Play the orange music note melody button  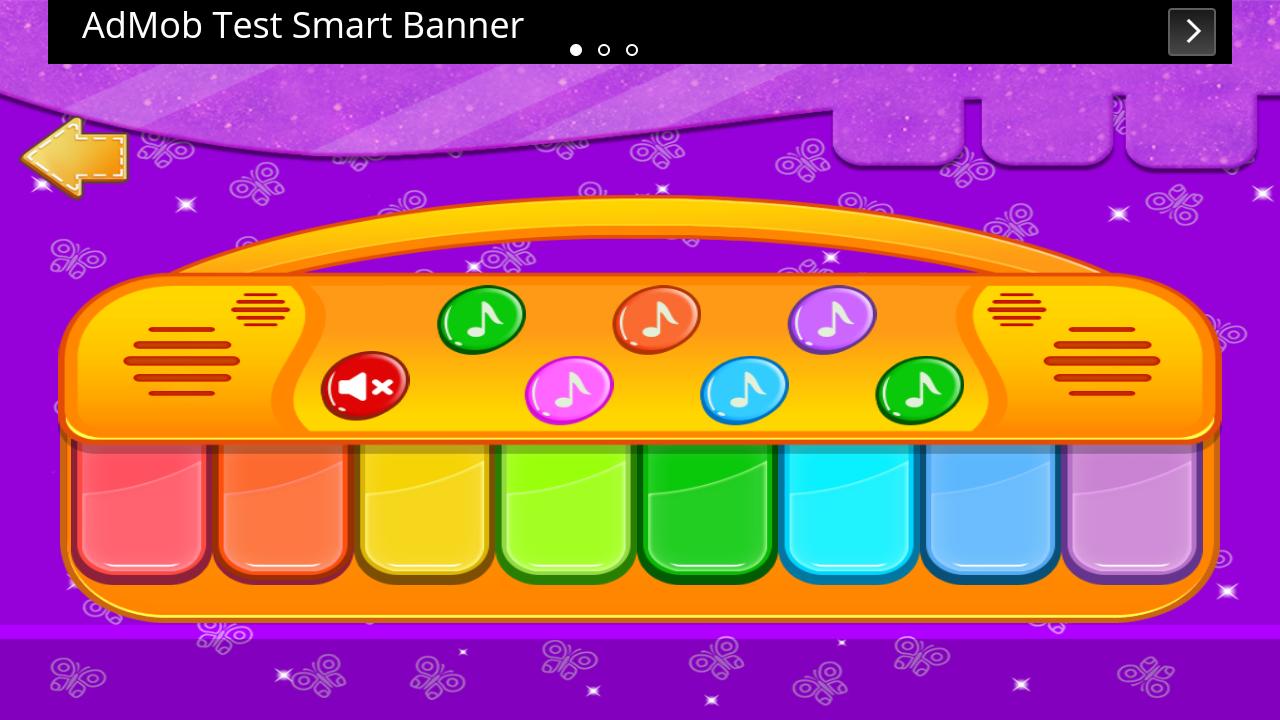pyautogui.click(x=656, y=319)
